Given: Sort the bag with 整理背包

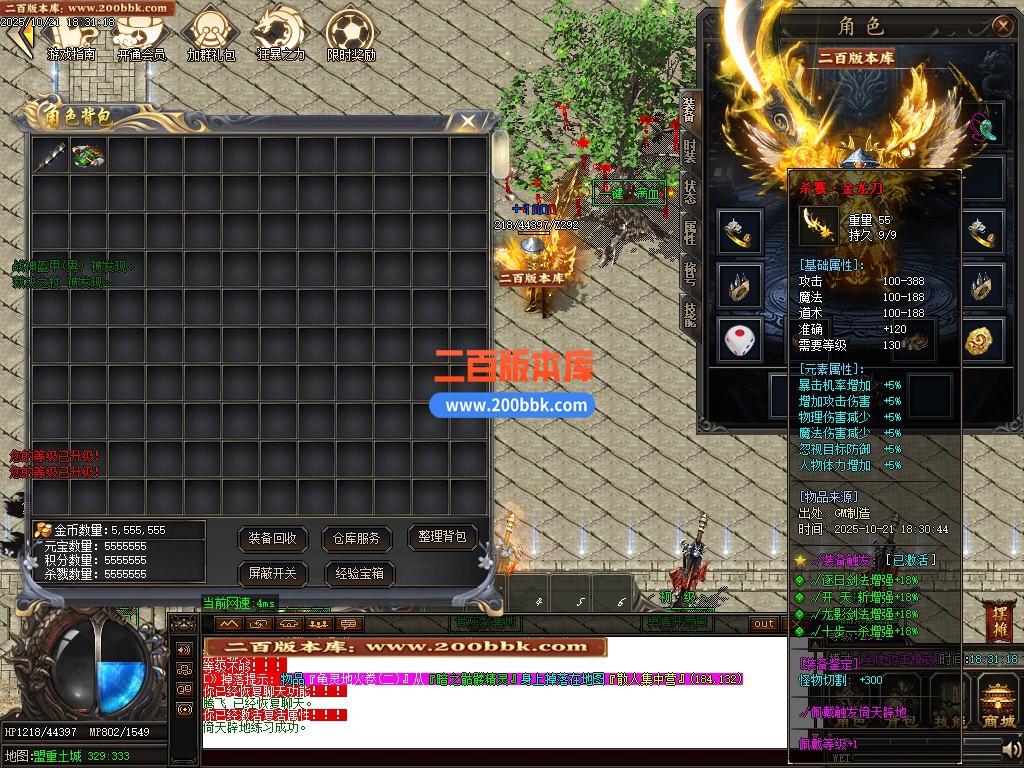Looking at the screenshot, I should point(441,537).
